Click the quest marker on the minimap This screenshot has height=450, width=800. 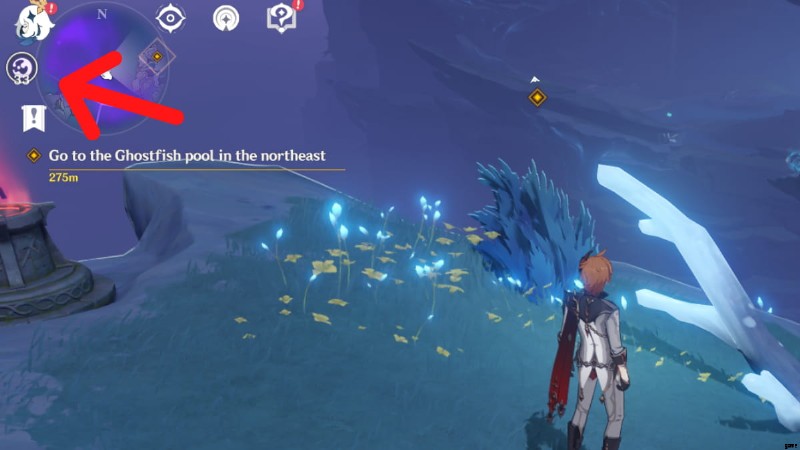point(156,56)
